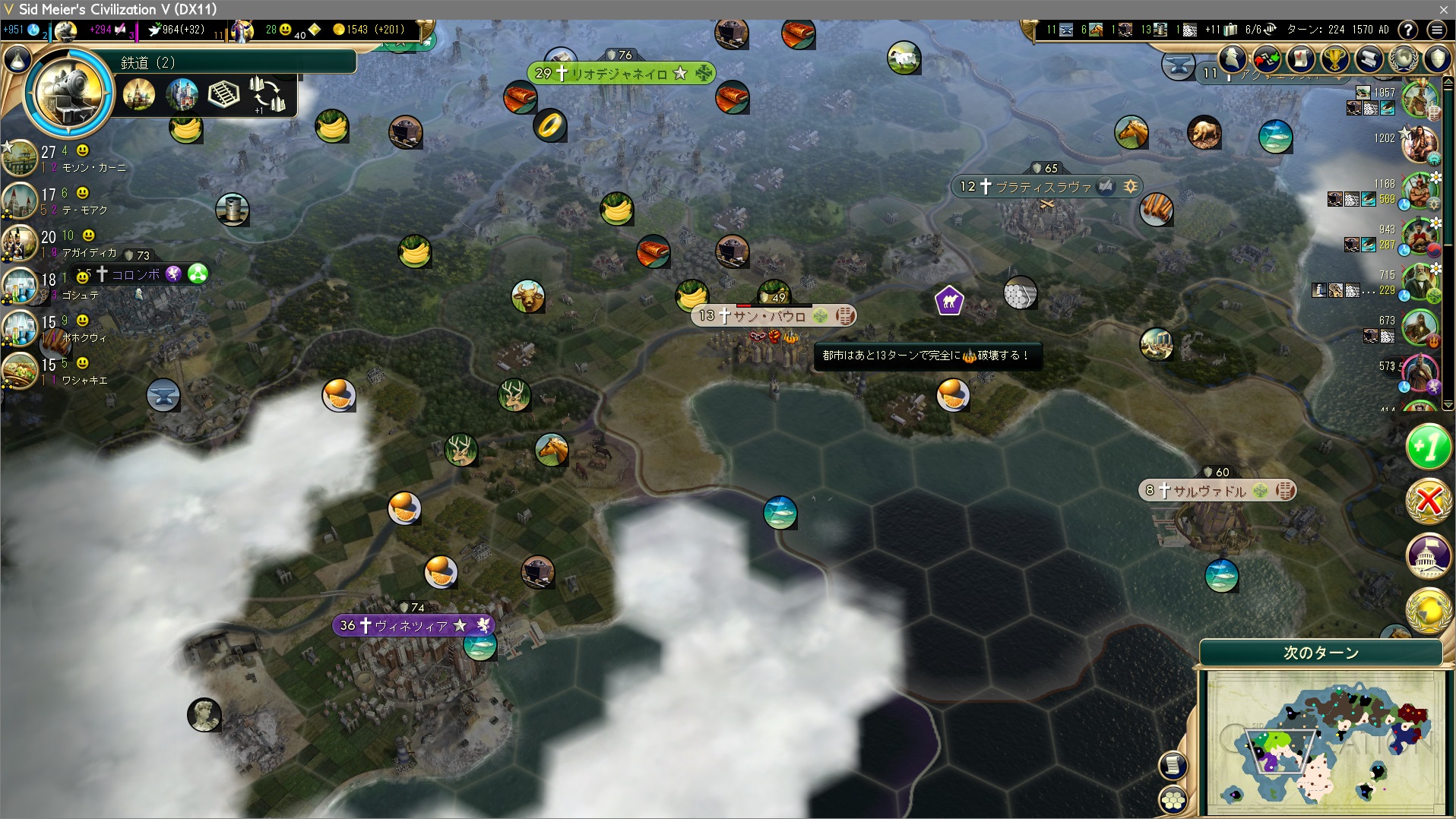Open the espionage spy overview

[1233, 58]
